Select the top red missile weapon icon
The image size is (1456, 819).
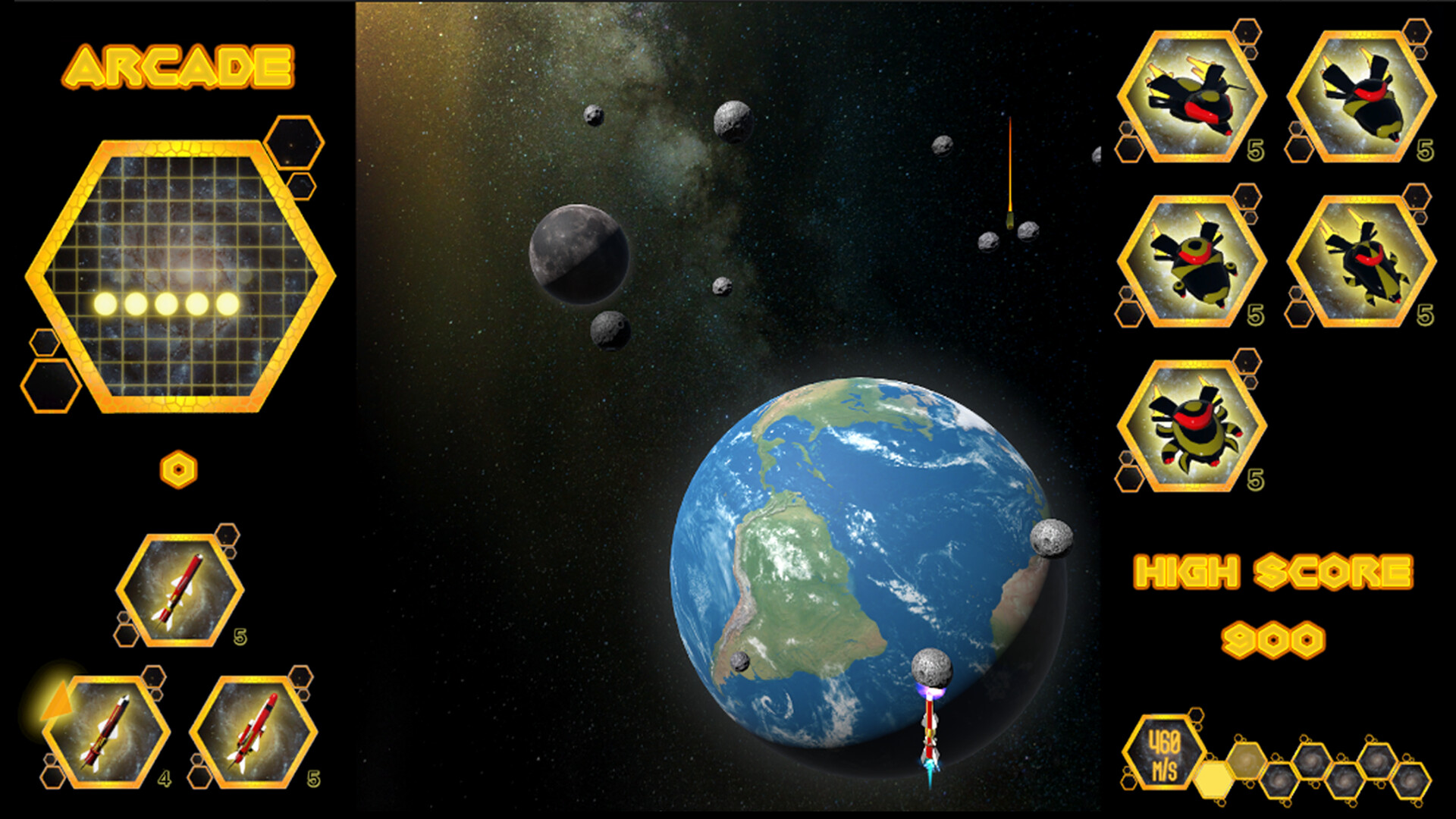tap(178, 591)
